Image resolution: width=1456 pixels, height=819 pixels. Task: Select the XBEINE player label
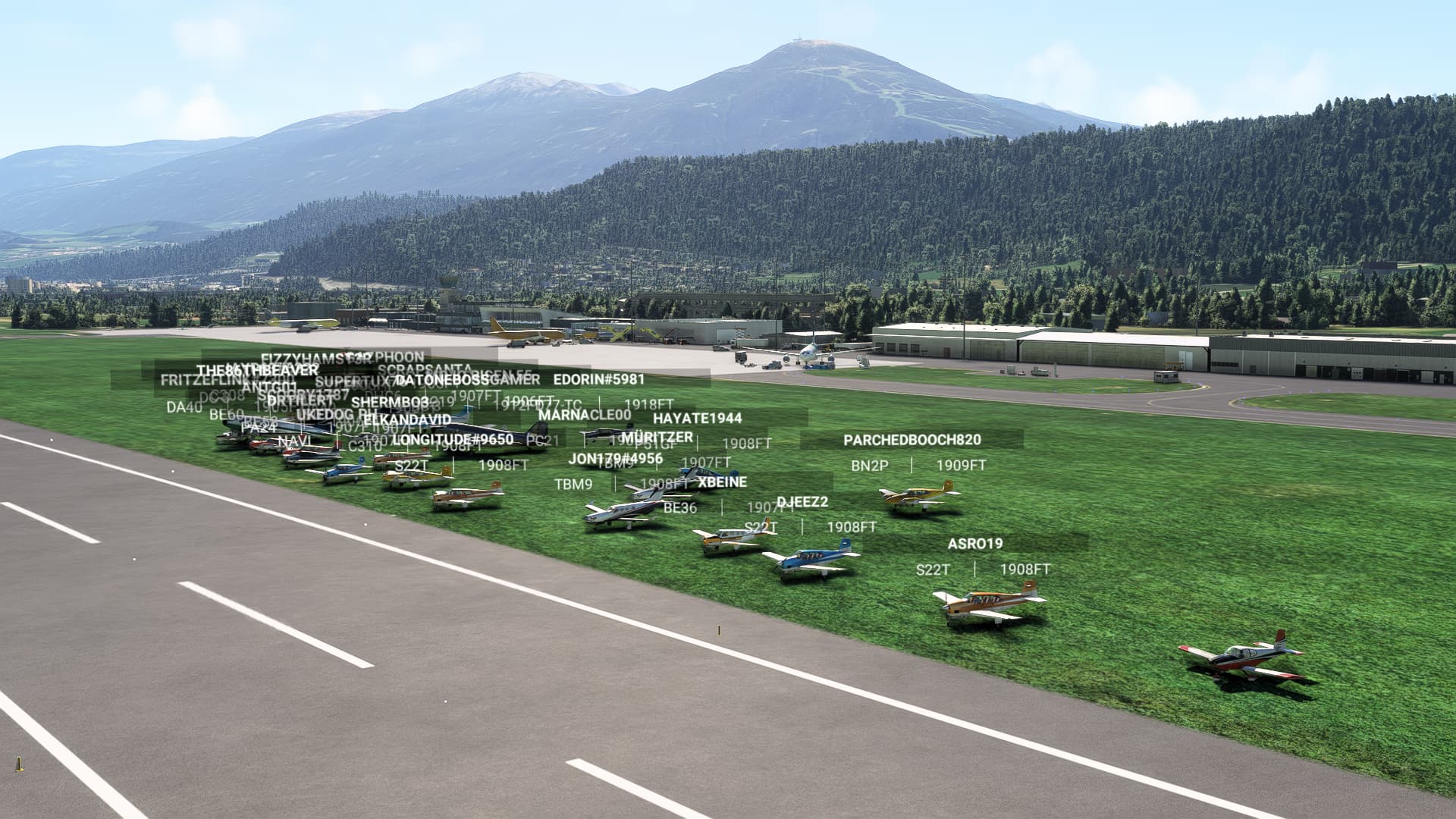tap(722, 482)
